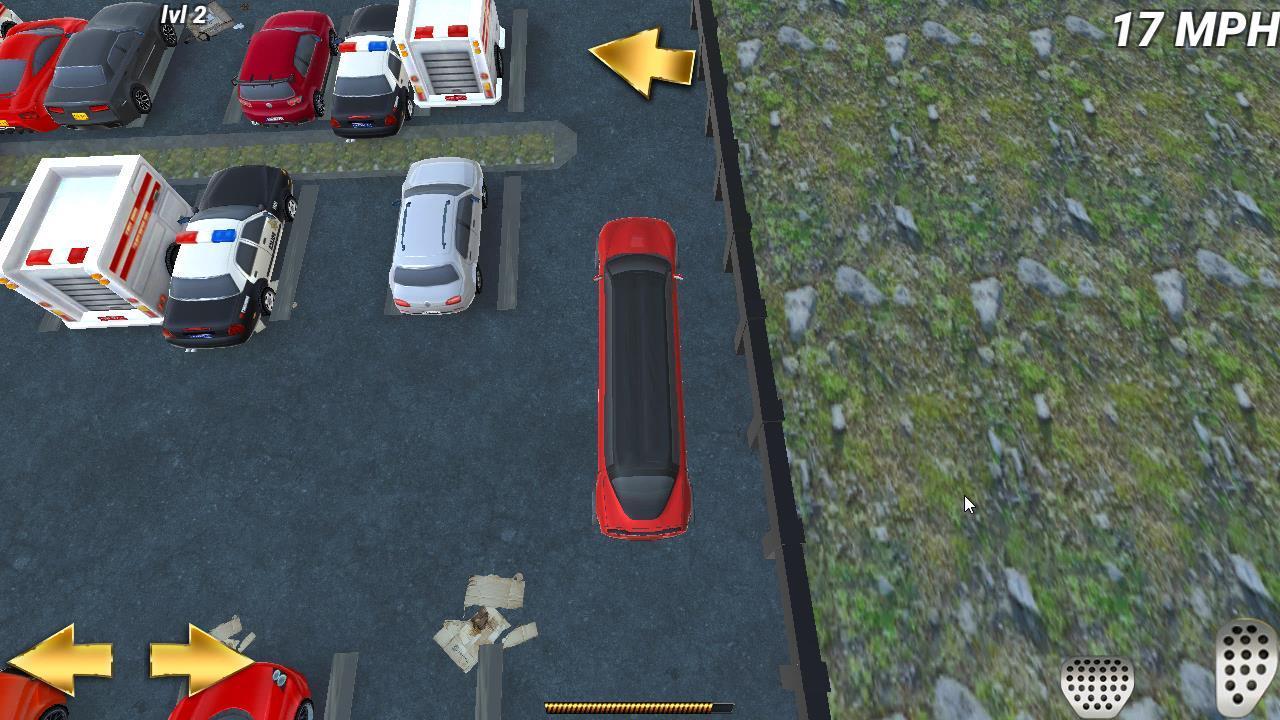Click the gold arrow pointing toward the parking spot
The height and width of the screenshot is (720, 1280).
pos(645,62)
